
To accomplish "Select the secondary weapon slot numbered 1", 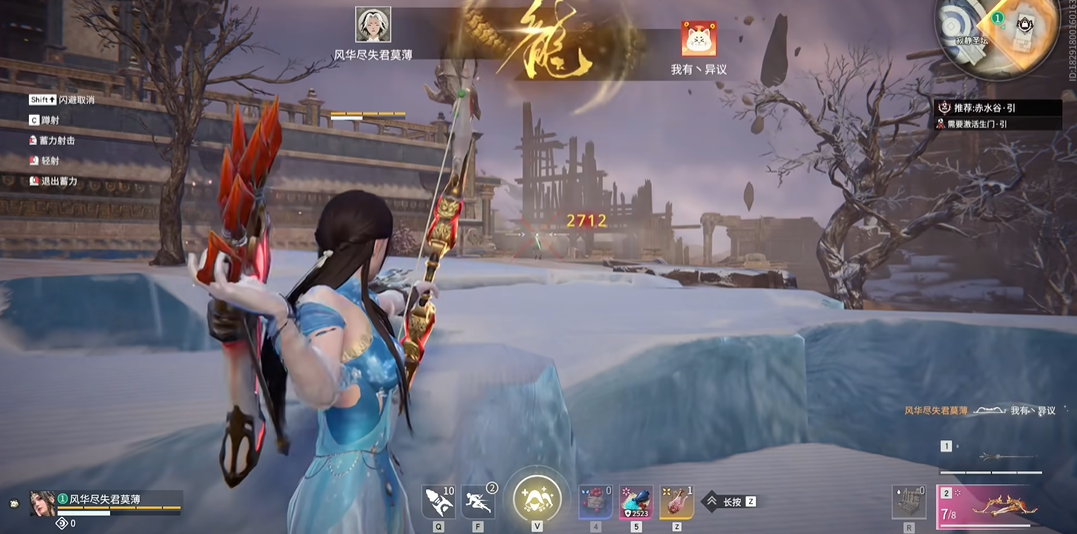I will (x=993, y=458).
